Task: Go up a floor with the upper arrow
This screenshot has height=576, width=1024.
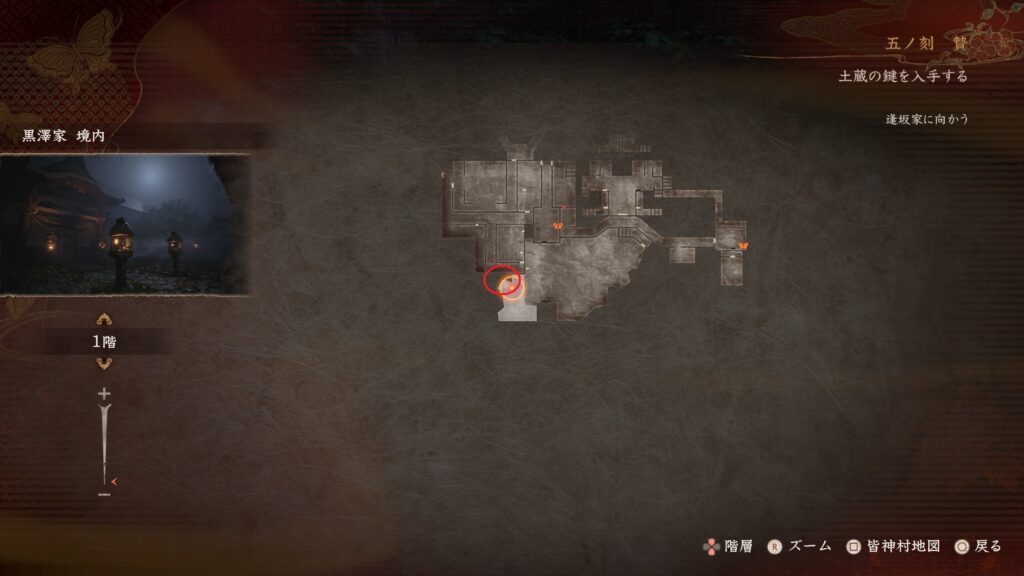Action: [x=103, y=320]
